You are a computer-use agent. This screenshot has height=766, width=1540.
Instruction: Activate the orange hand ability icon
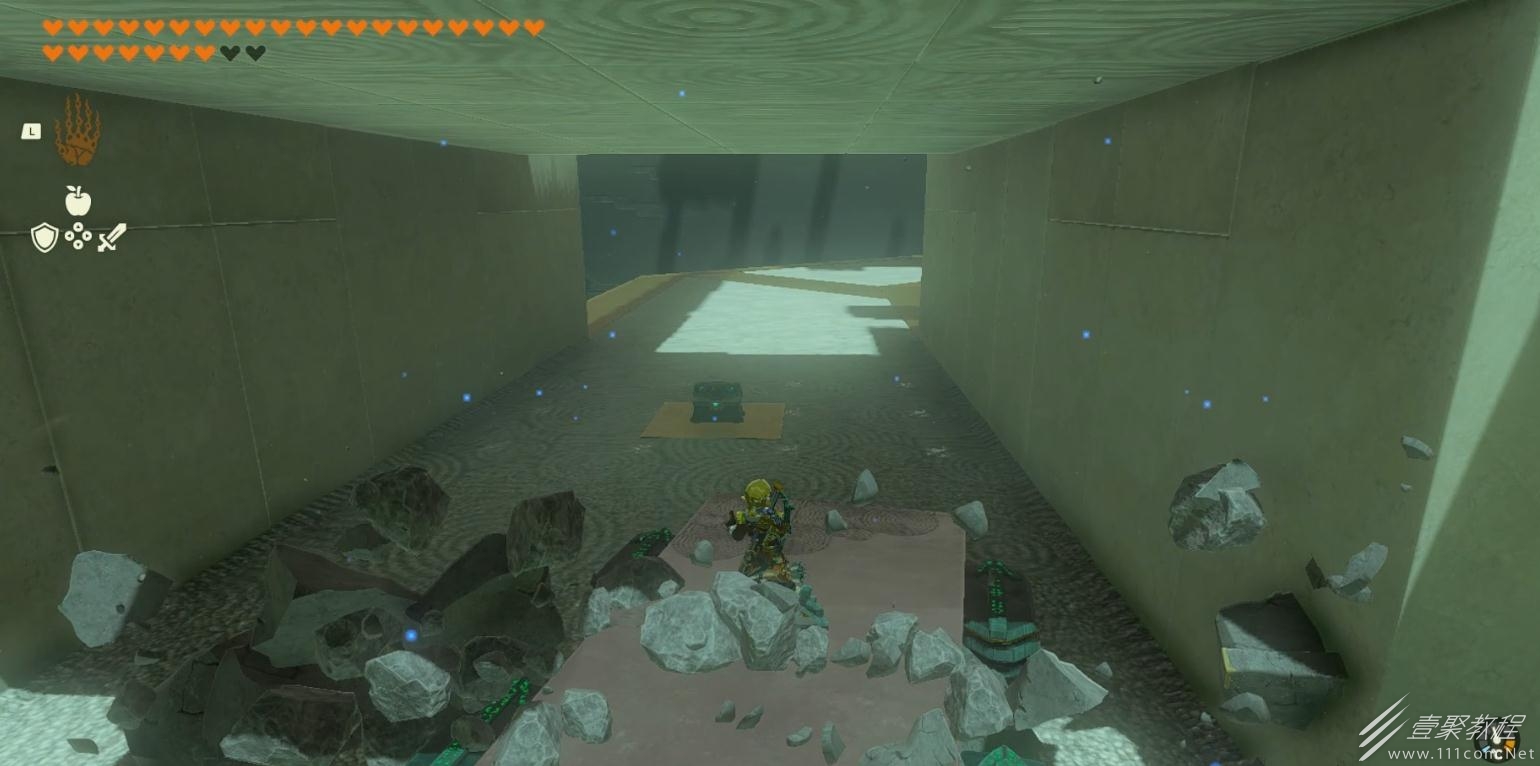[x=76, y=132]
